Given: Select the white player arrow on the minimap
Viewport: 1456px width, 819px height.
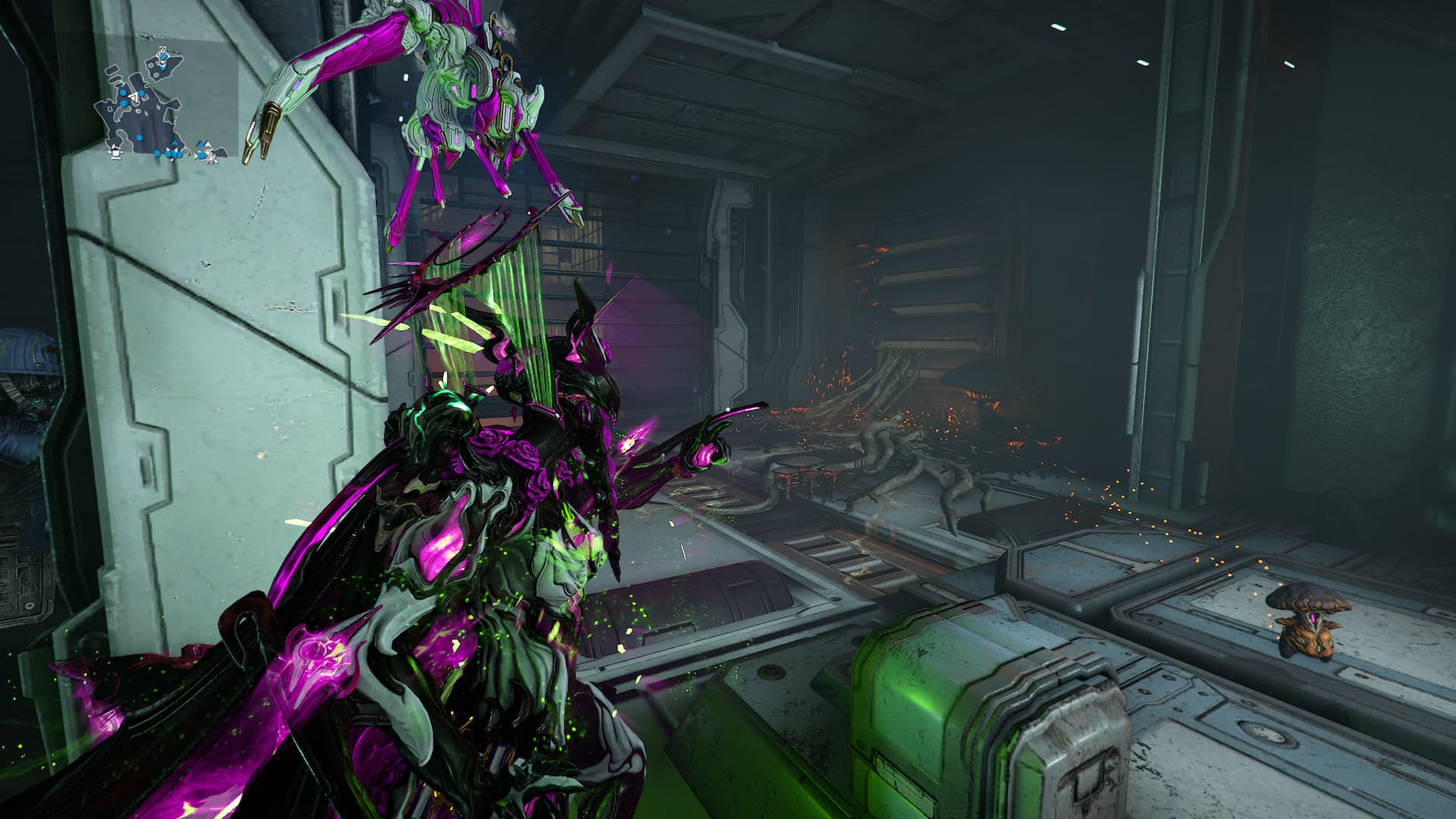Looking at the screenshot, I should click(134, 97).
